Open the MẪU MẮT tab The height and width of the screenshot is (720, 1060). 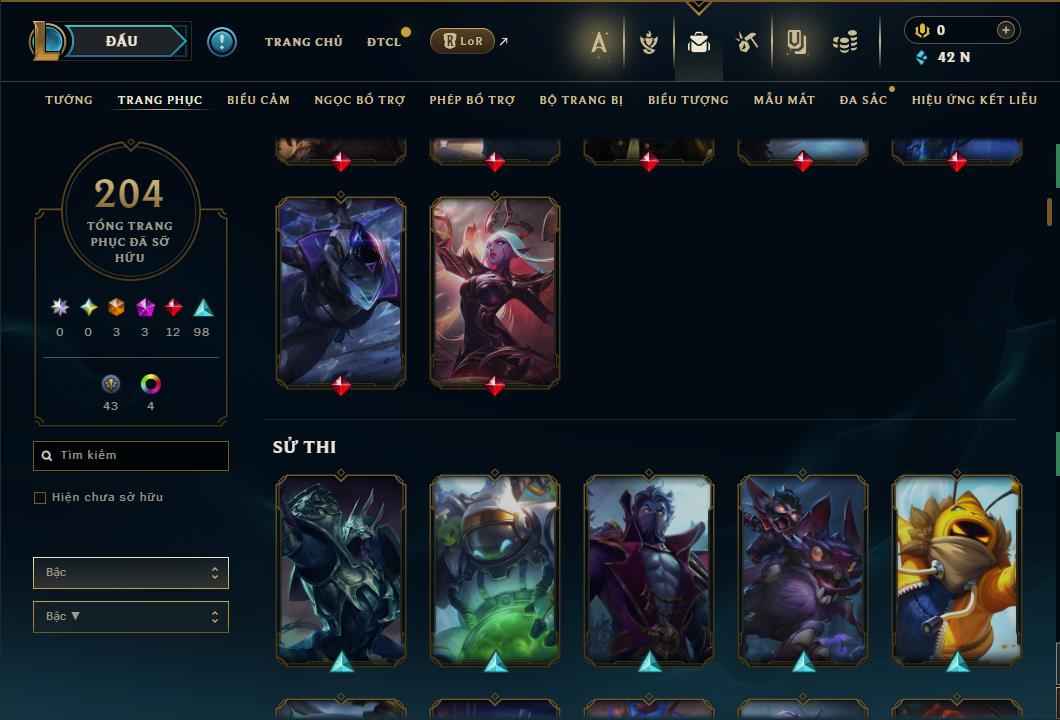(x=784, y=100)
